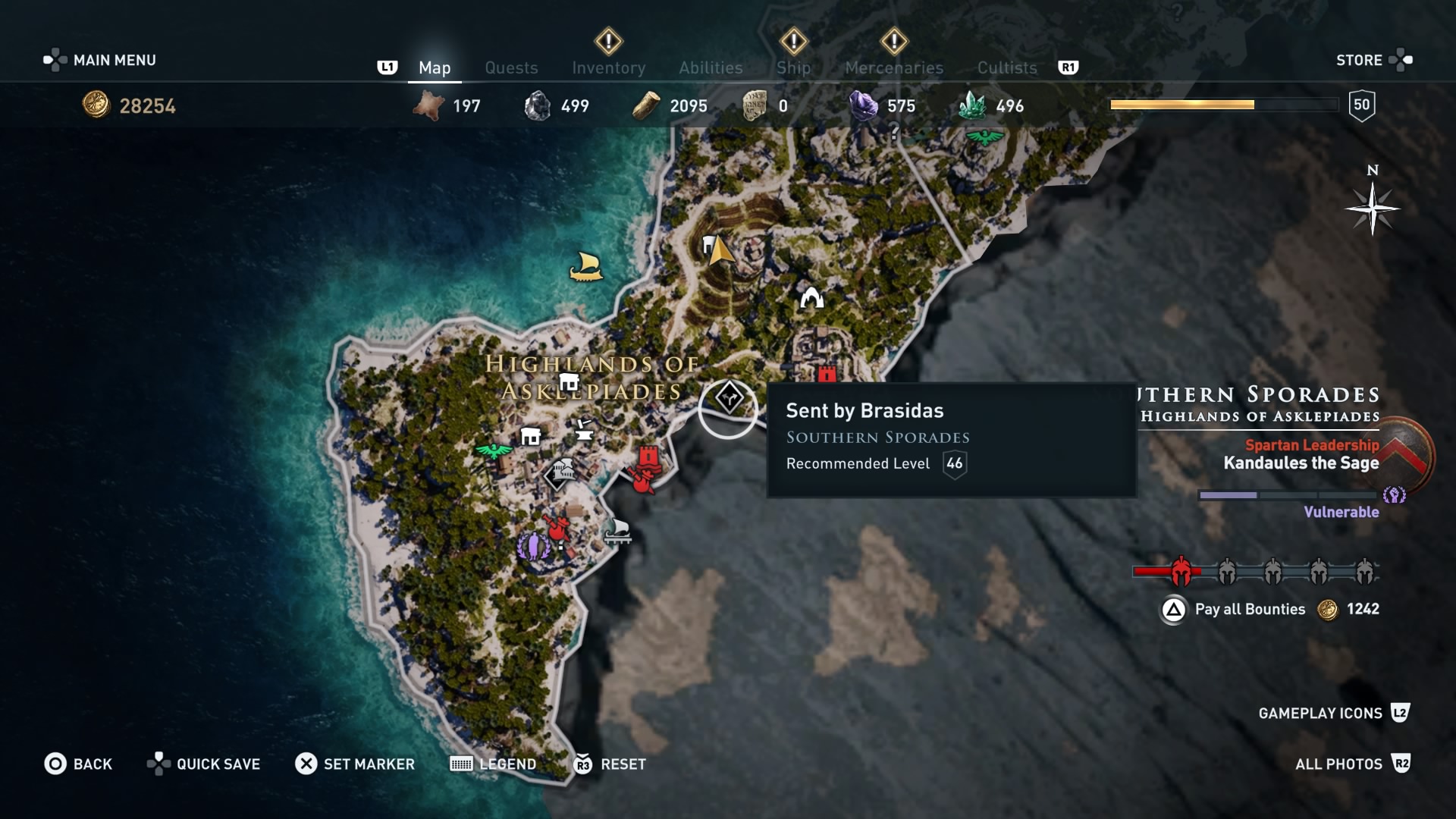This screenshot has width=1456, height=819.
Task: Click the compass rose in the top-right corner
Action: click(1374, 209)
